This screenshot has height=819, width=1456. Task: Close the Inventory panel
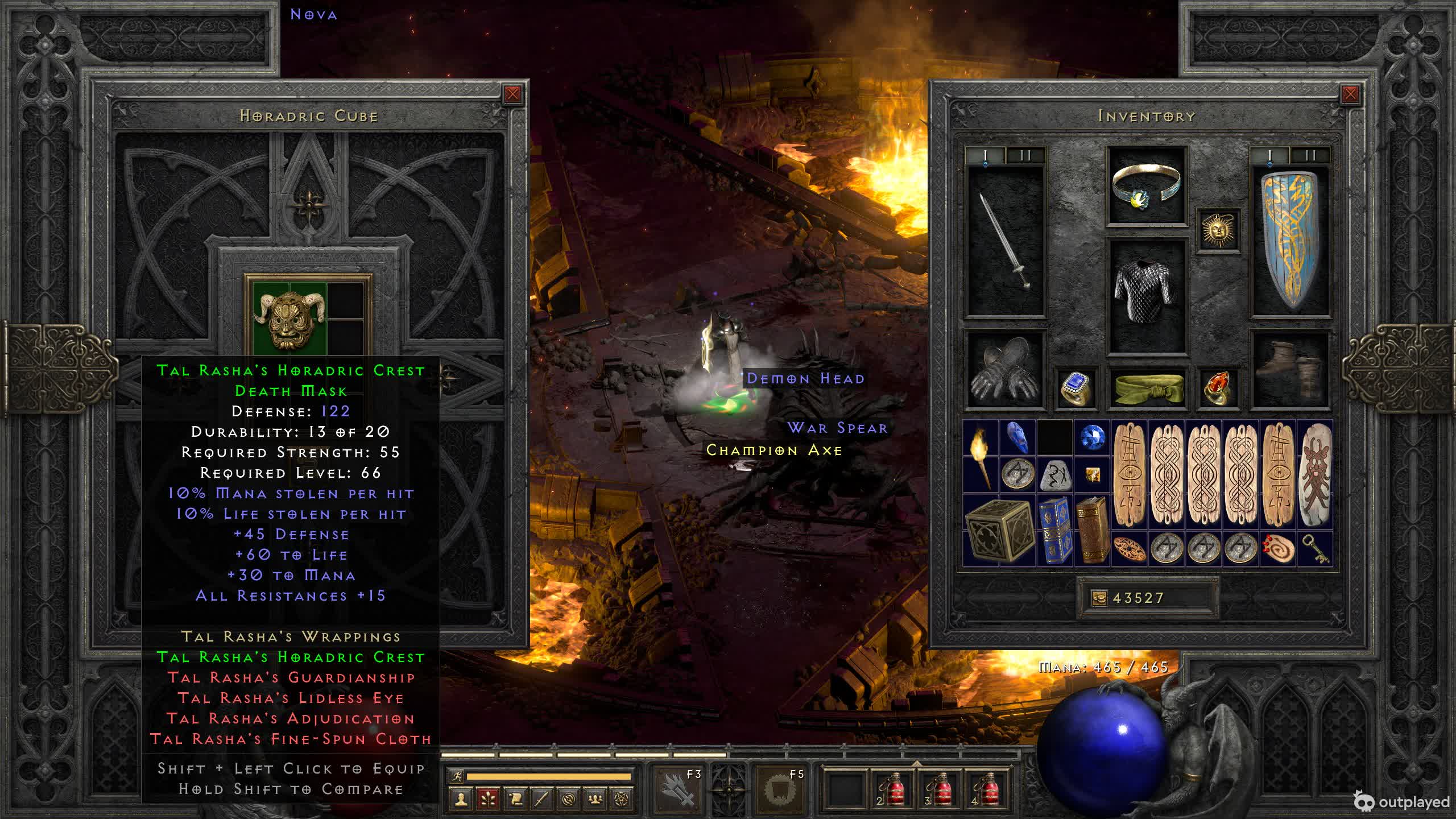point(1350,94)
